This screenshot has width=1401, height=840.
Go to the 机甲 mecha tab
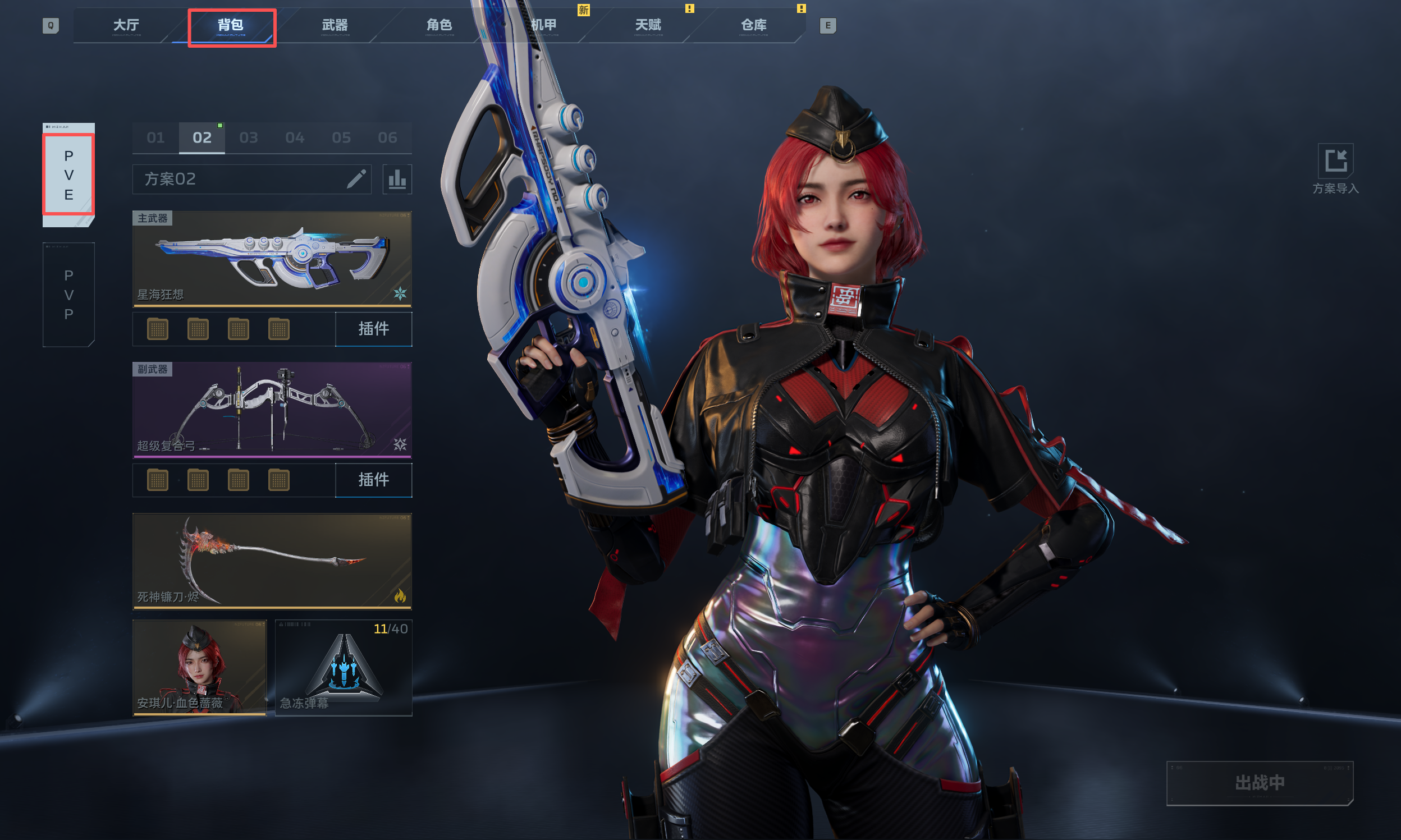[x=544, y=25]
